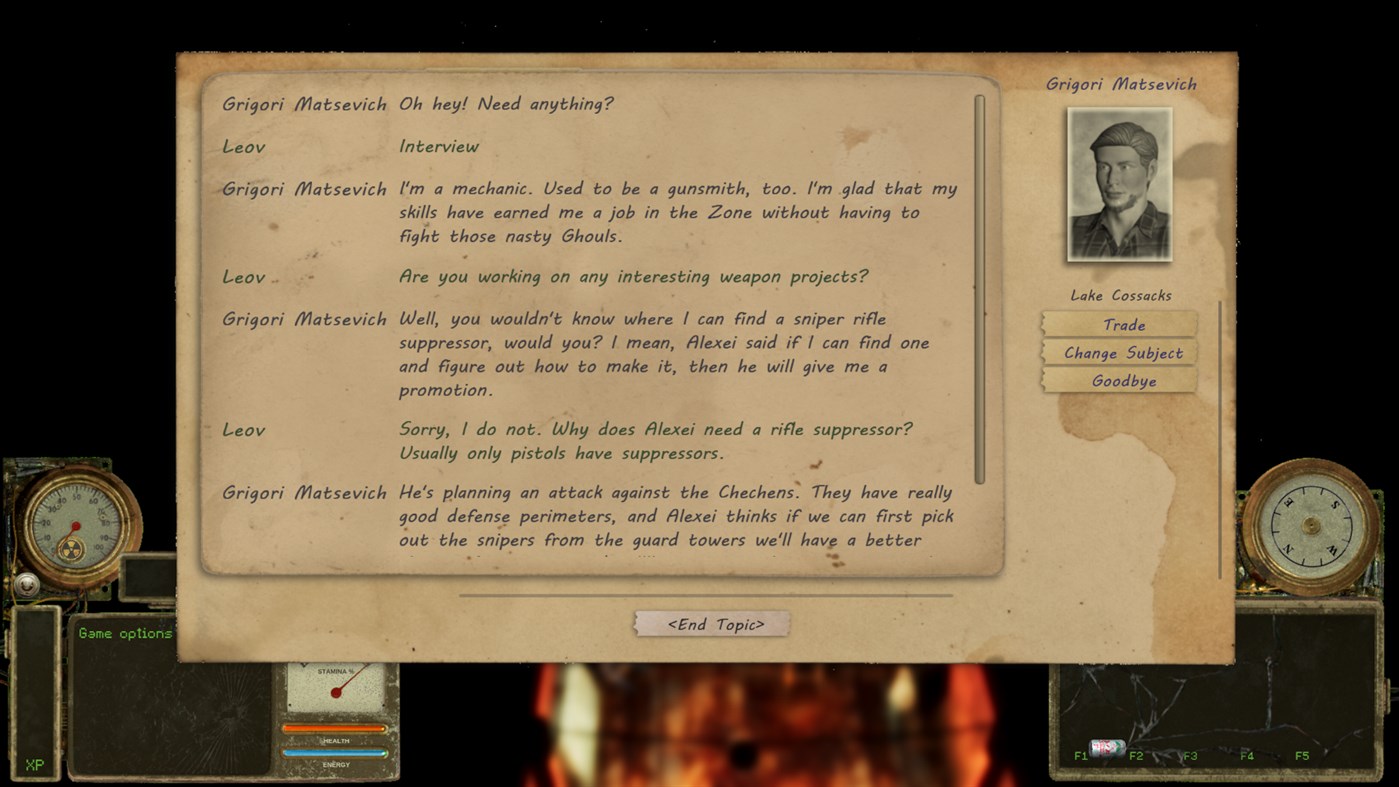The width and height of the screenshot is (1399, 787).
Task: Click Grigori Matsevich's portrait
Action: coord(1119,185)
